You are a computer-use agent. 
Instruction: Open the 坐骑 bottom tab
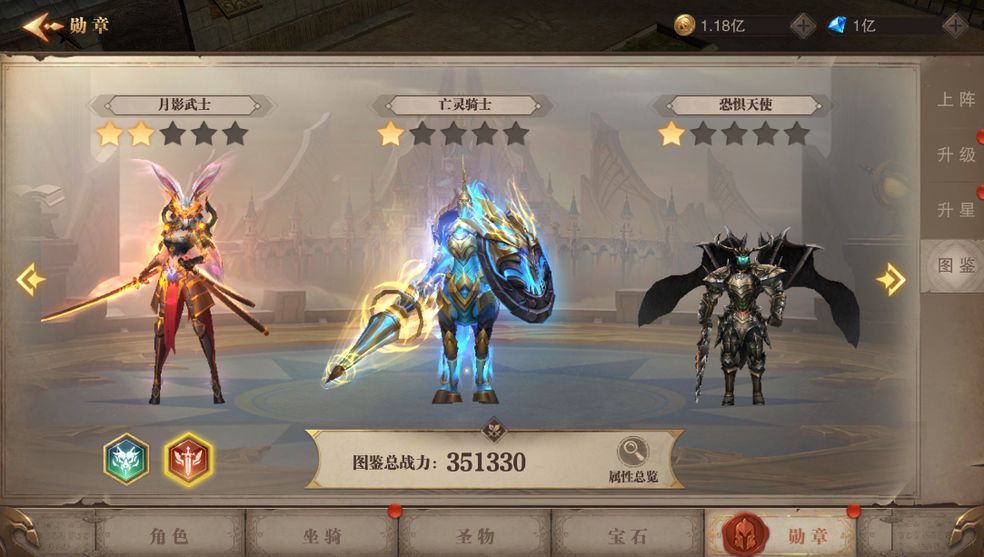[321, 535]
